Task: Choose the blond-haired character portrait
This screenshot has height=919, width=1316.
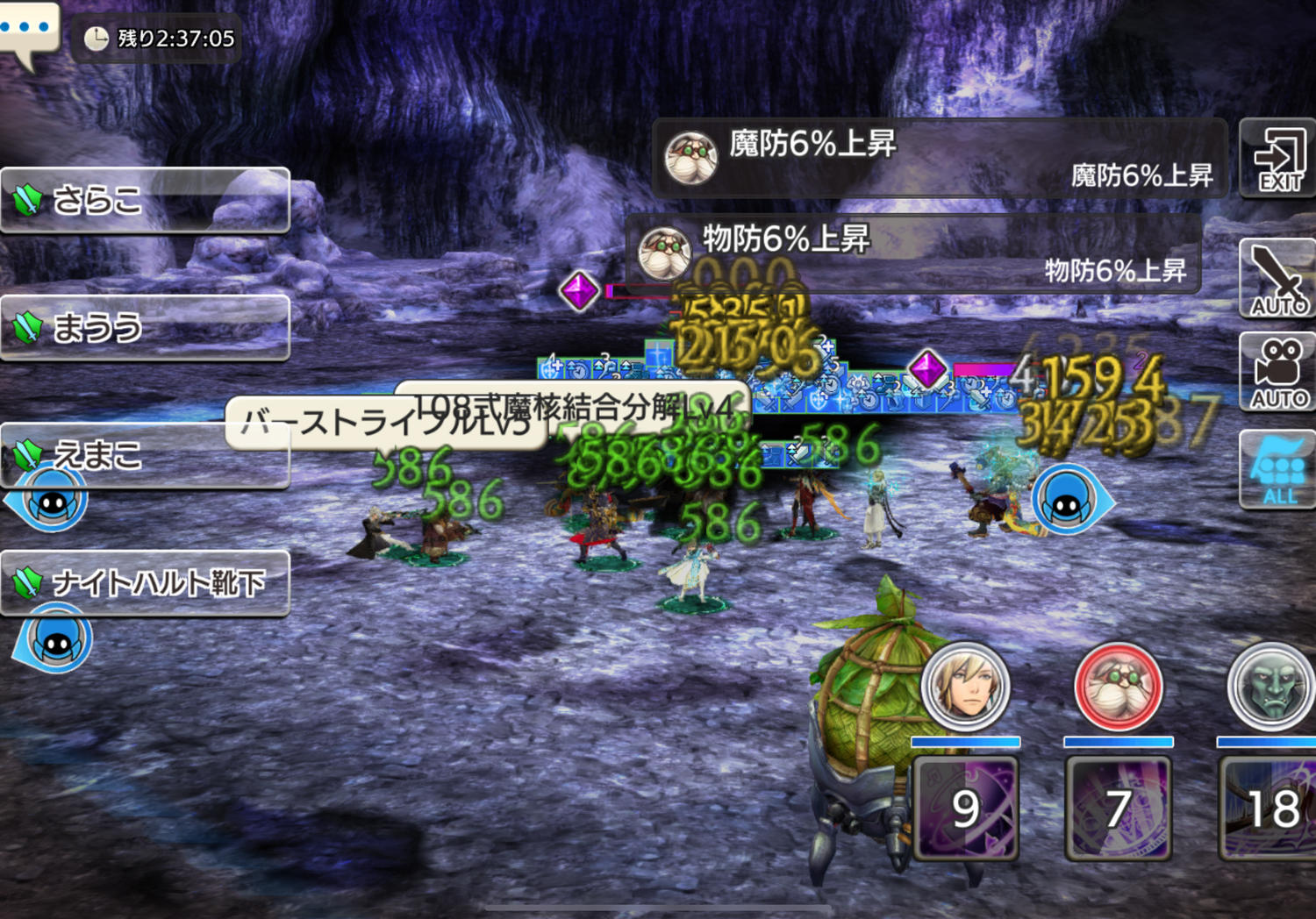Action: point(966,687)
